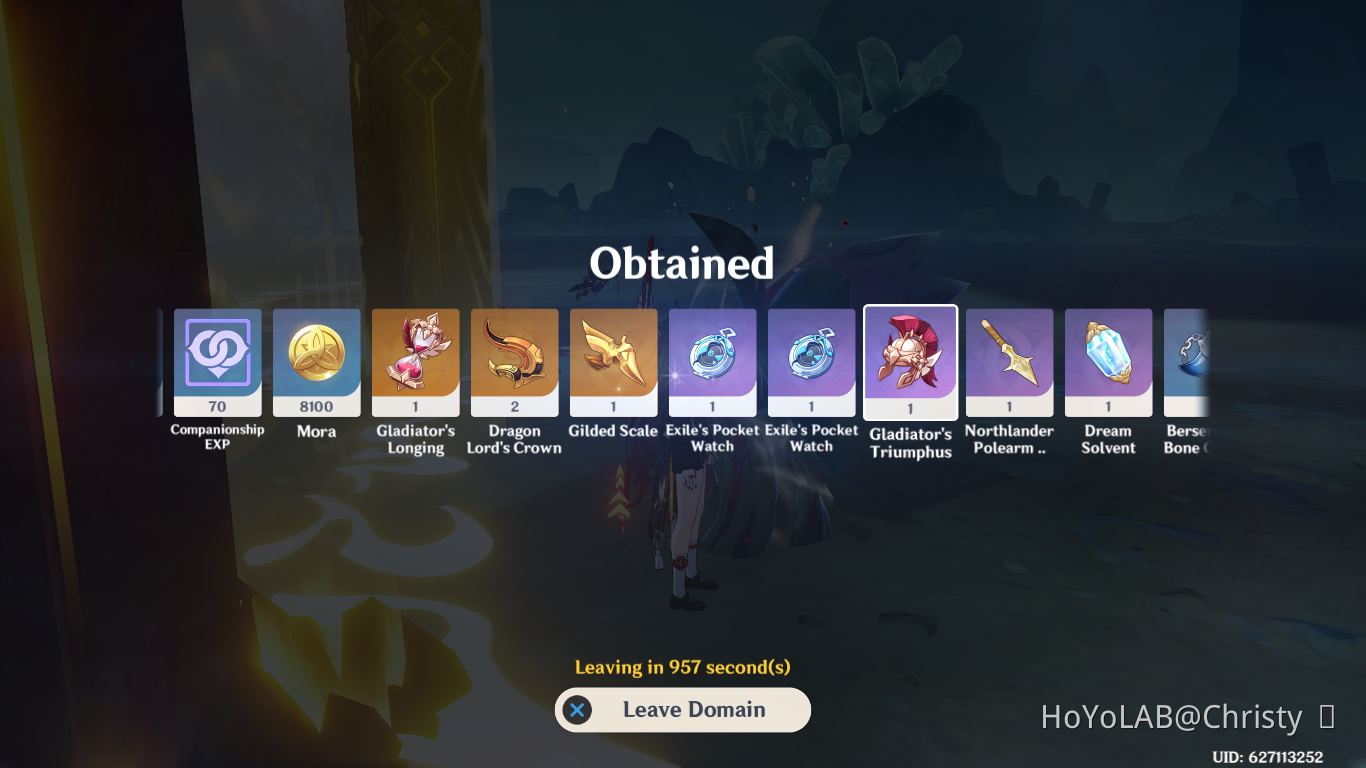The width and height of the screenshot is (1366, 768).
Task: Click the Mora quantity label showing 8100
Action: pyautogui.click(x=316, y=406)
